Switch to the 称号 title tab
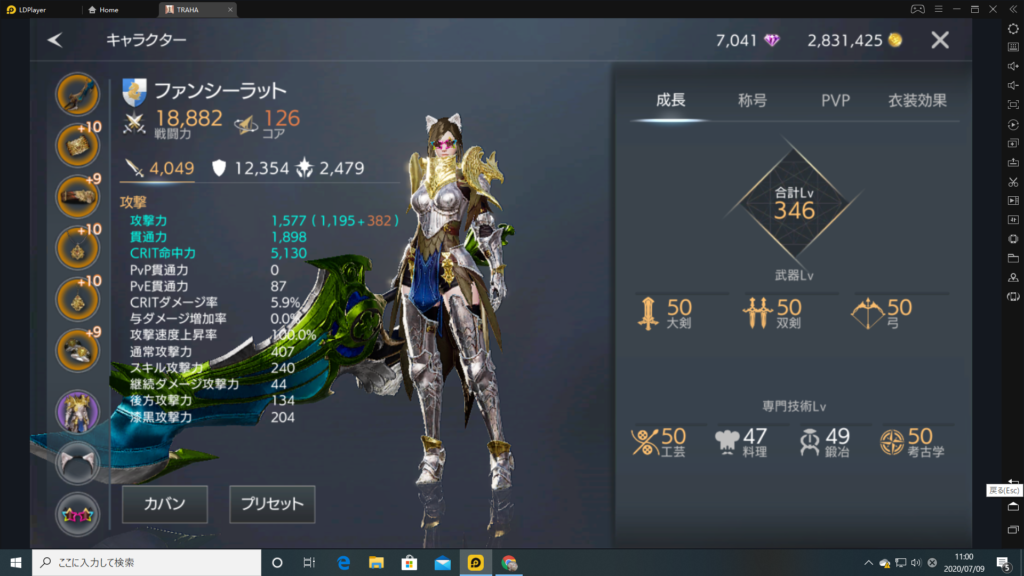Screen dimensions: 1024x576 tap(752, 100)
